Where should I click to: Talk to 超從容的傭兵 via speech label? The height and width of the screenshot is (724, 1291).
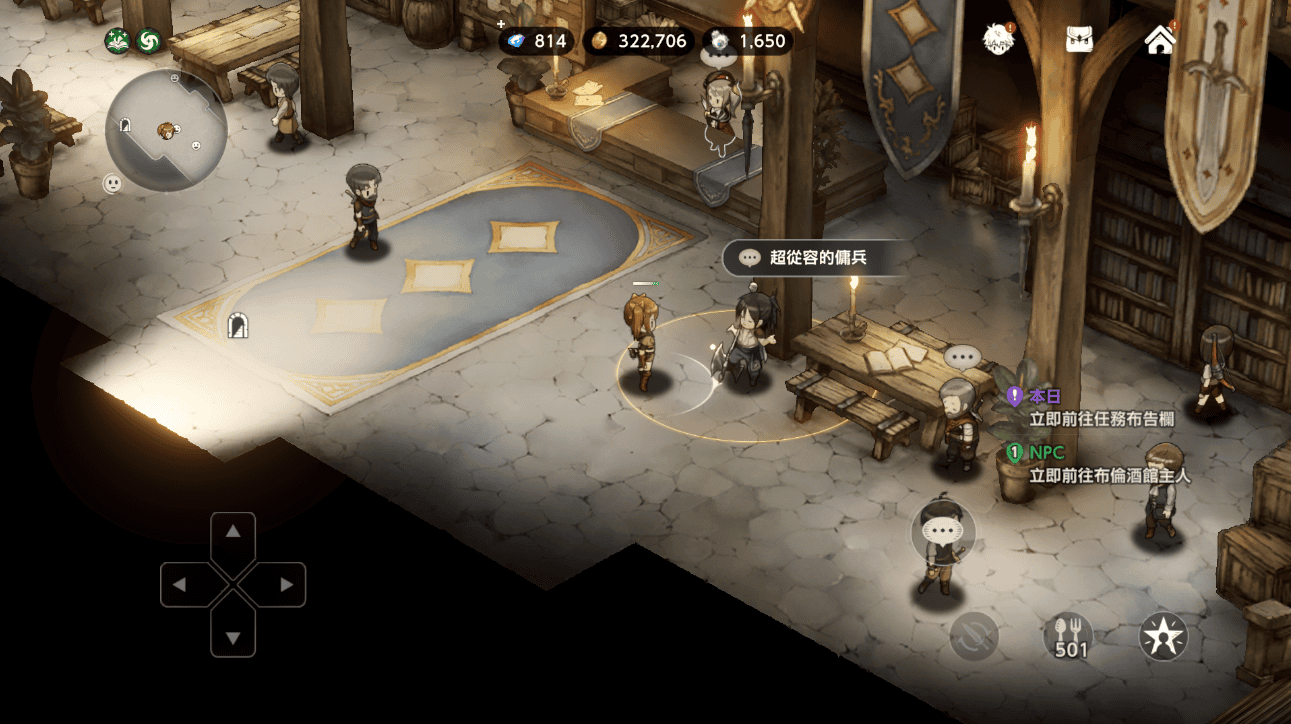(x=804, y=257)
